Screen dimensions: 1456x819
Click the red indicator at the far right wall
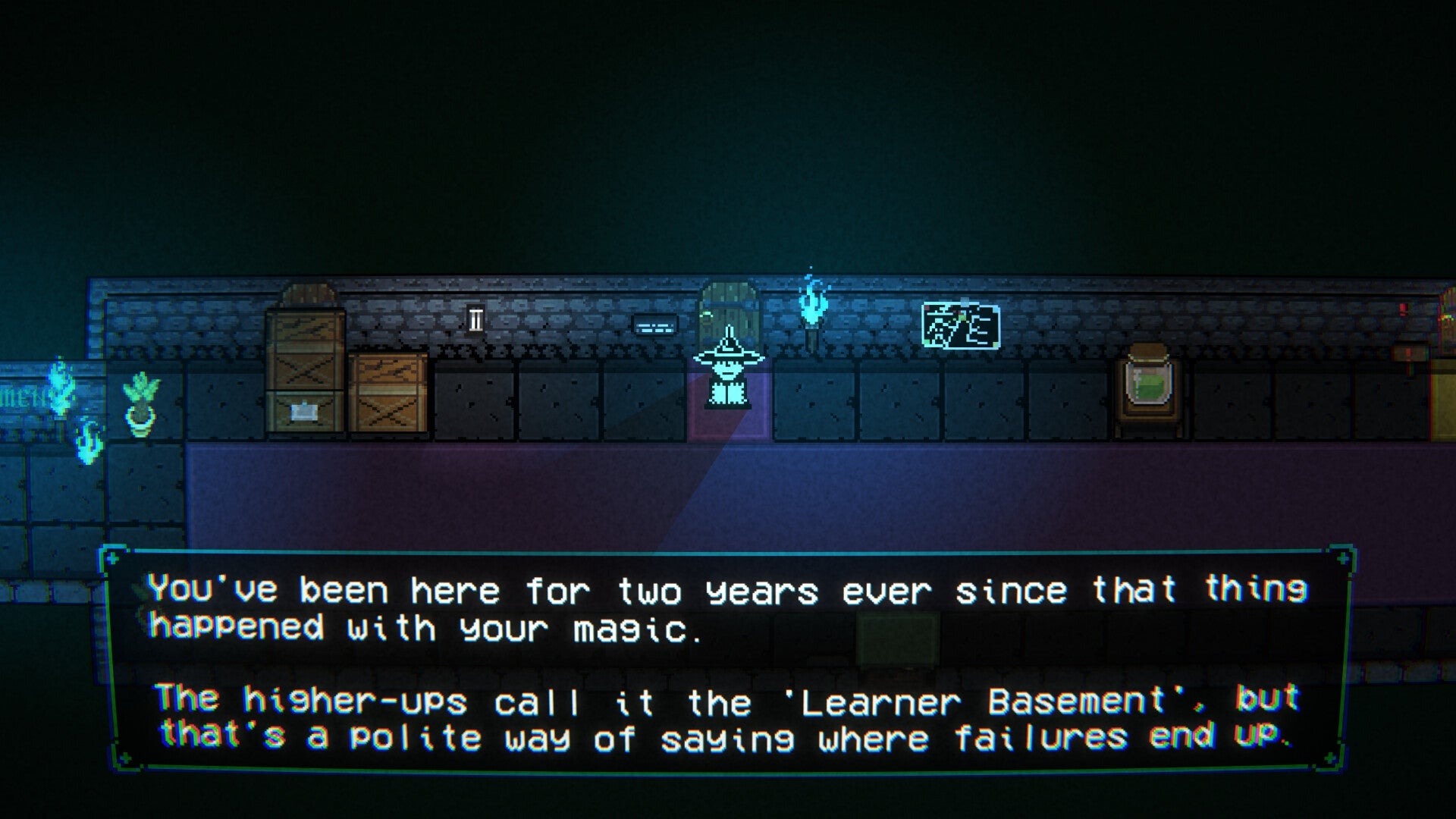(1404, 307)
